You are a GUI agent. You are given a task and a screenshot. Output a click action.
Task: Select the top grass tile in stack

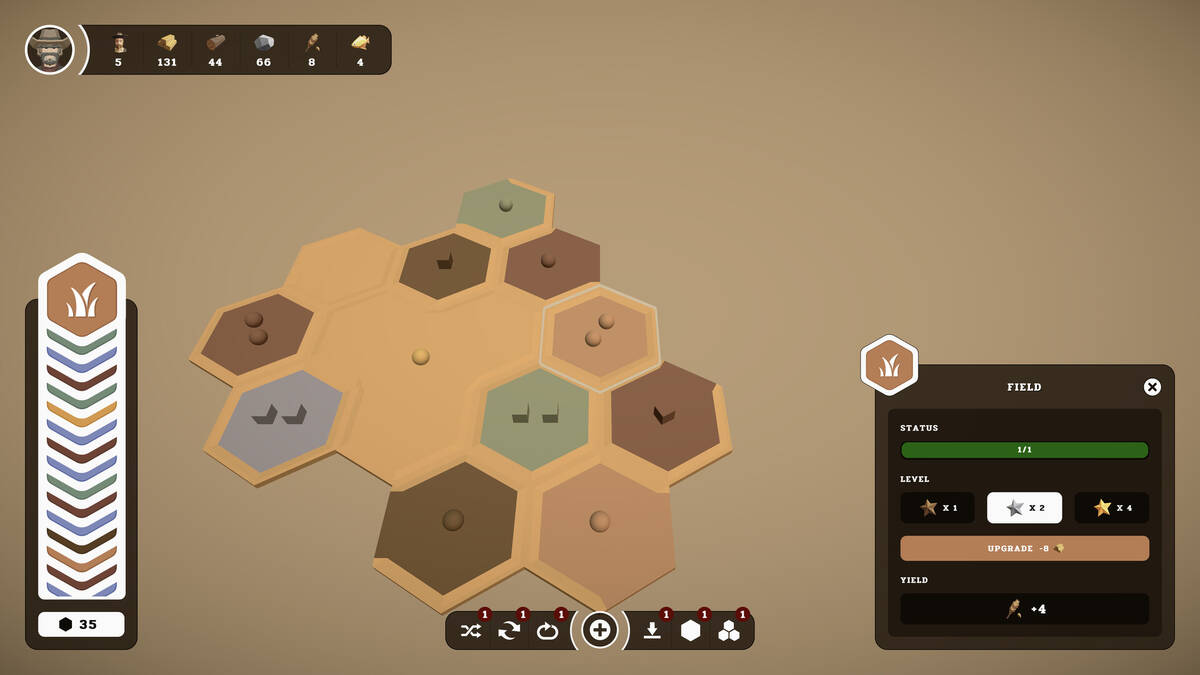coord(82,299)
